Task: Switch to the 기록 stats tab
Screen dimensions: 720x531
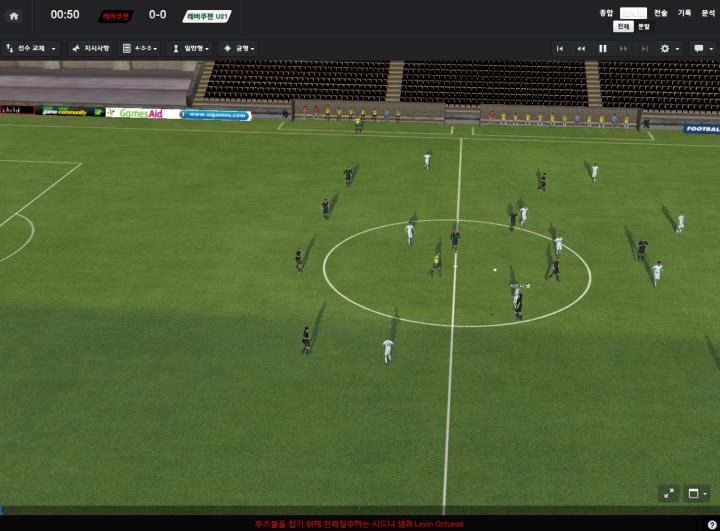Action: point(684,13)
